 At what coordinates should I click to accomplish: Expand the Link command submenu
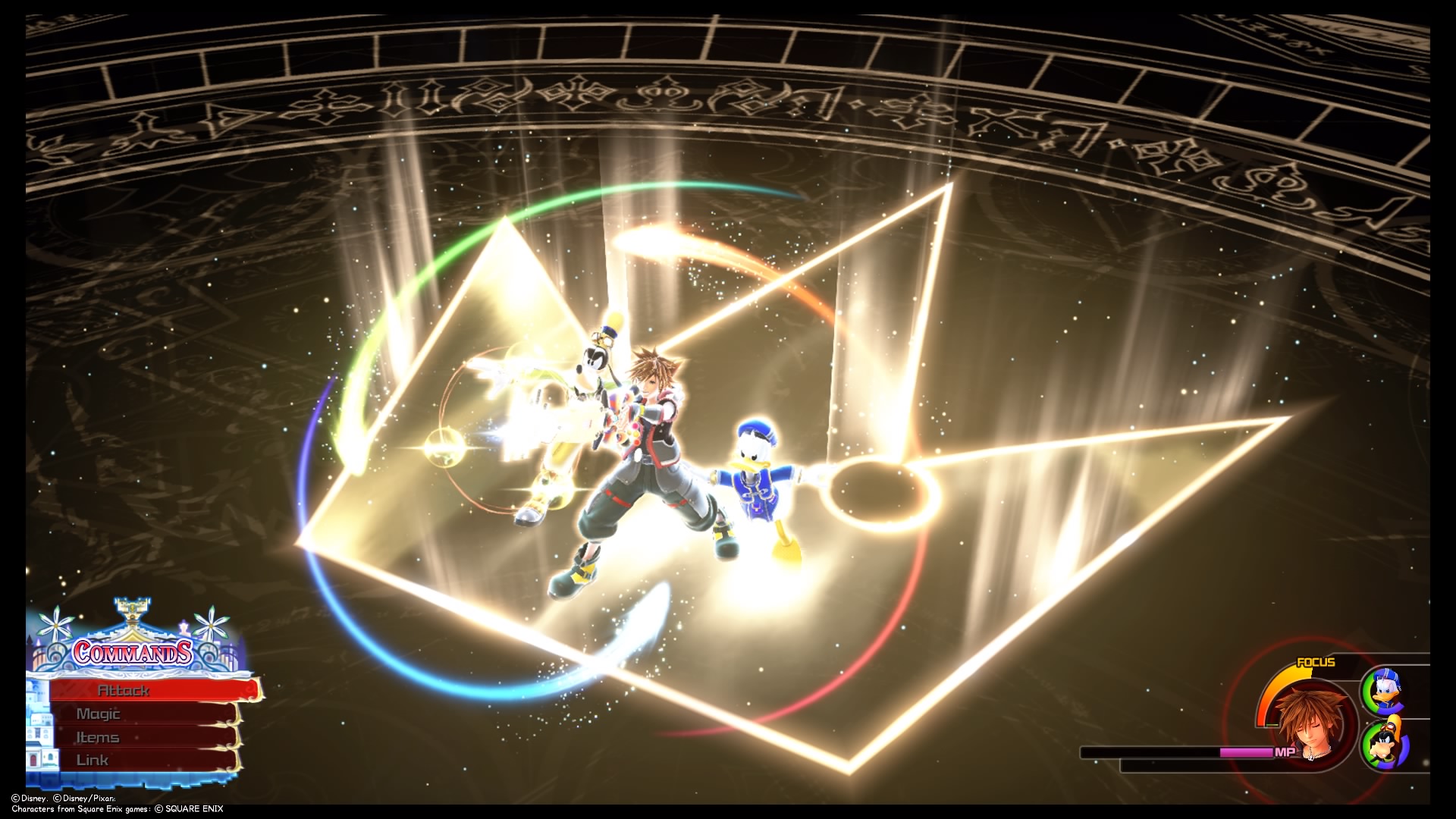click(93, 760)
